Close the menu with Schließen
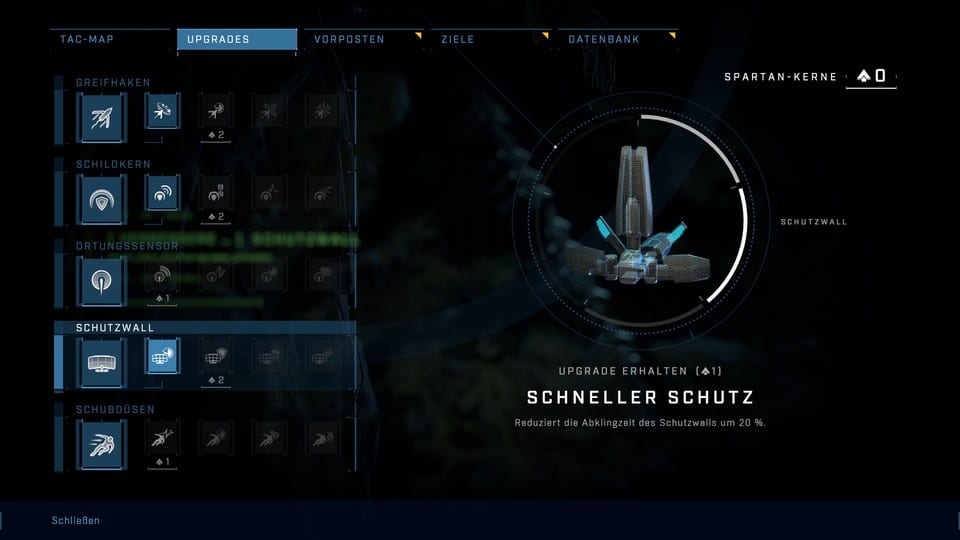This screenshot has width=960, height=540. tap(76, 521)
